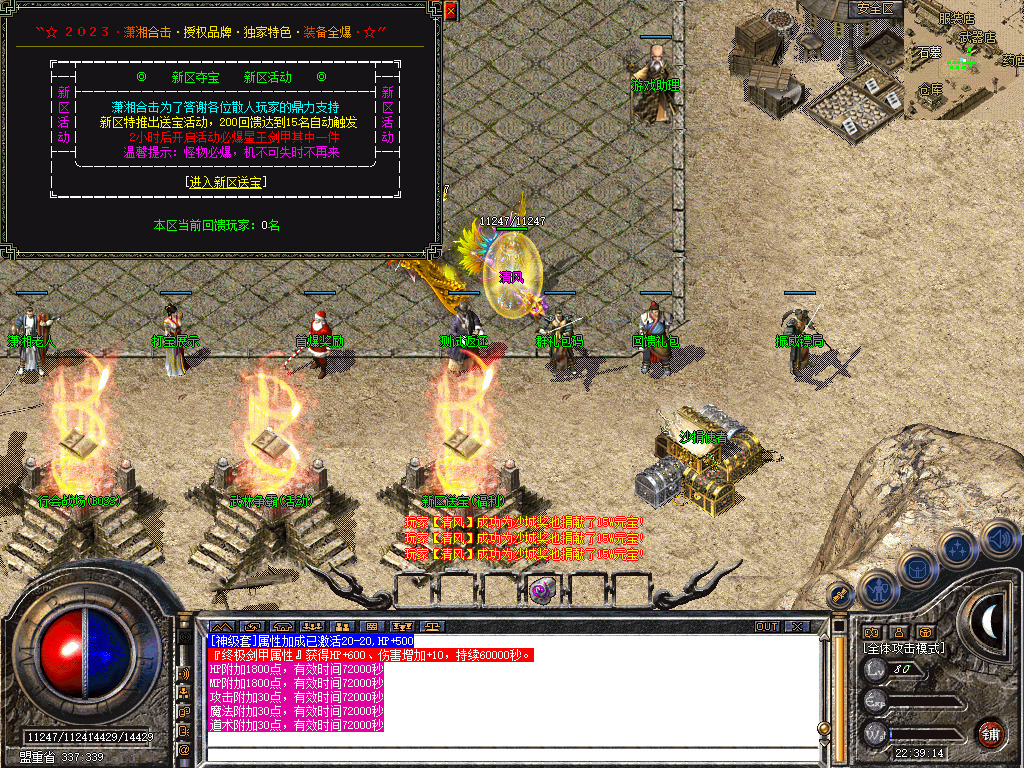Image resolution: width=1024 pixels, height=768 pixels.
Task: Use the purple item in the hotbar
Action: coord(543,590)
